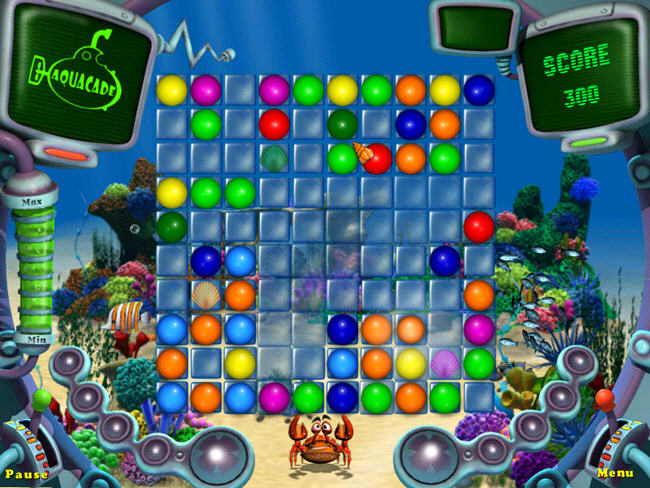This screenshot has width=650, height=488.
Task: Select the green scallop shell tile
Action: click(x=274, y=158)
